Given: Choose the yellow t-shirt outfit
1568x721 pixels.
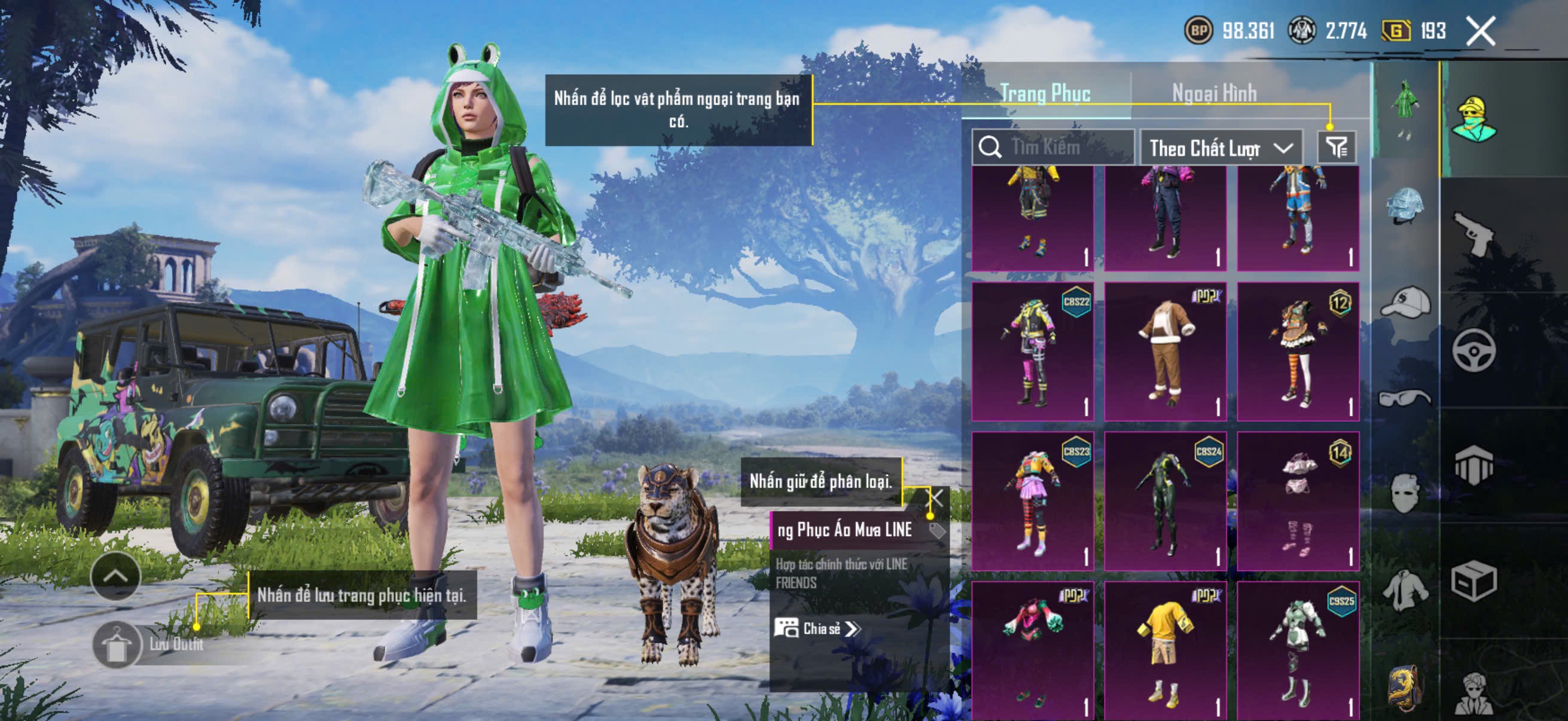Looking at the screenshot, I should (x=1165, y=650).
